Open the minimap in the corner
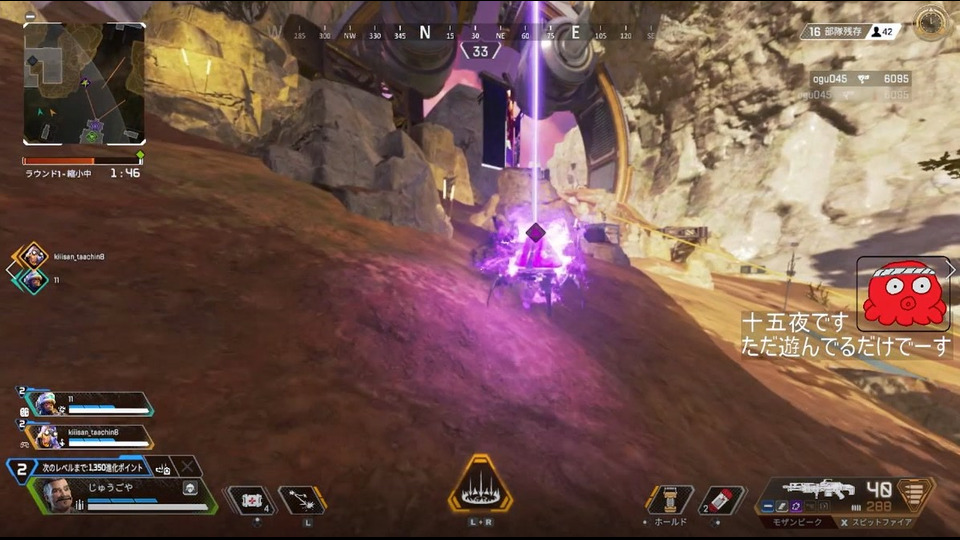 [x=84, y=84]
